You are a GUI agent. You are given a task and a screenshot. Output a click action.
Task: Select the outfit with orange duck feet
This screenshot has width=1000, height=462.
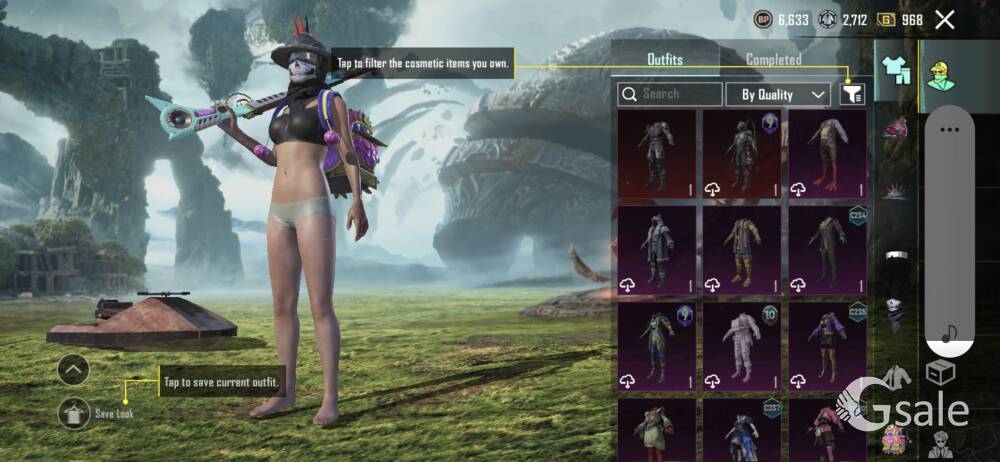coord(827,154)
